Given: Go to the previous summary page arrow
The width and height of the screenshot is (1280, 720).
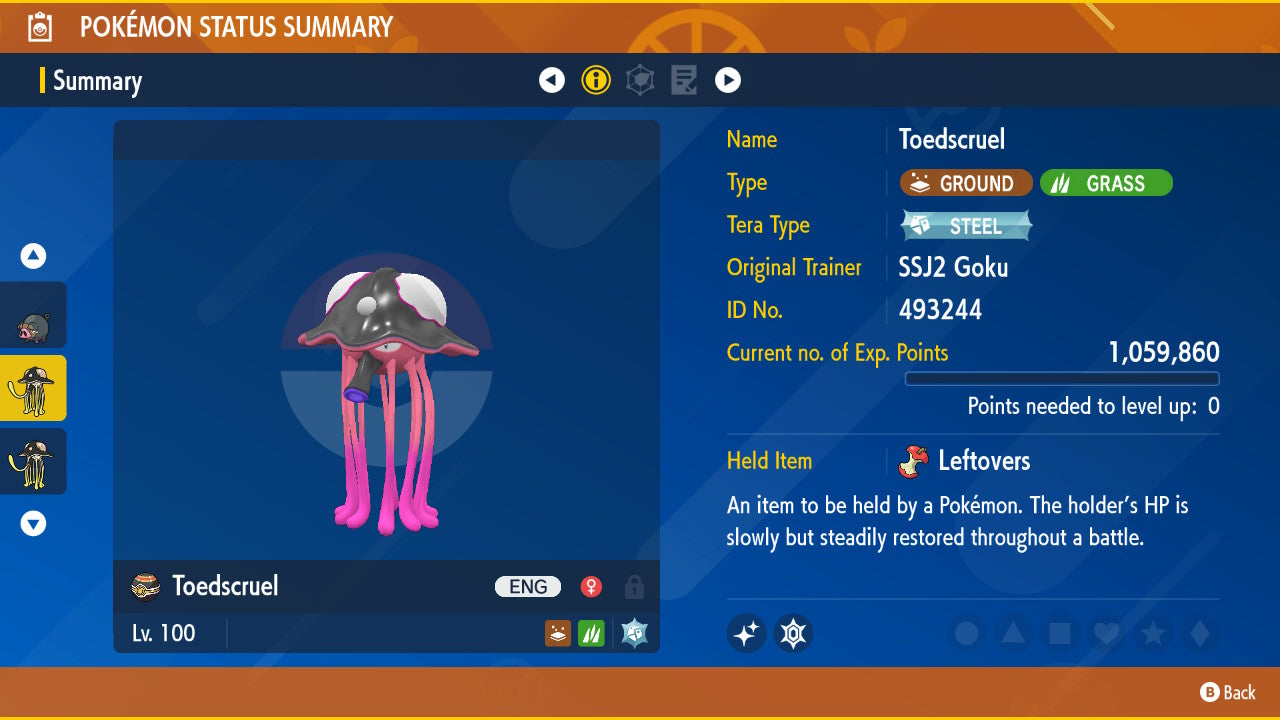Looking at the screenshot, I should (x=552, y=80).
